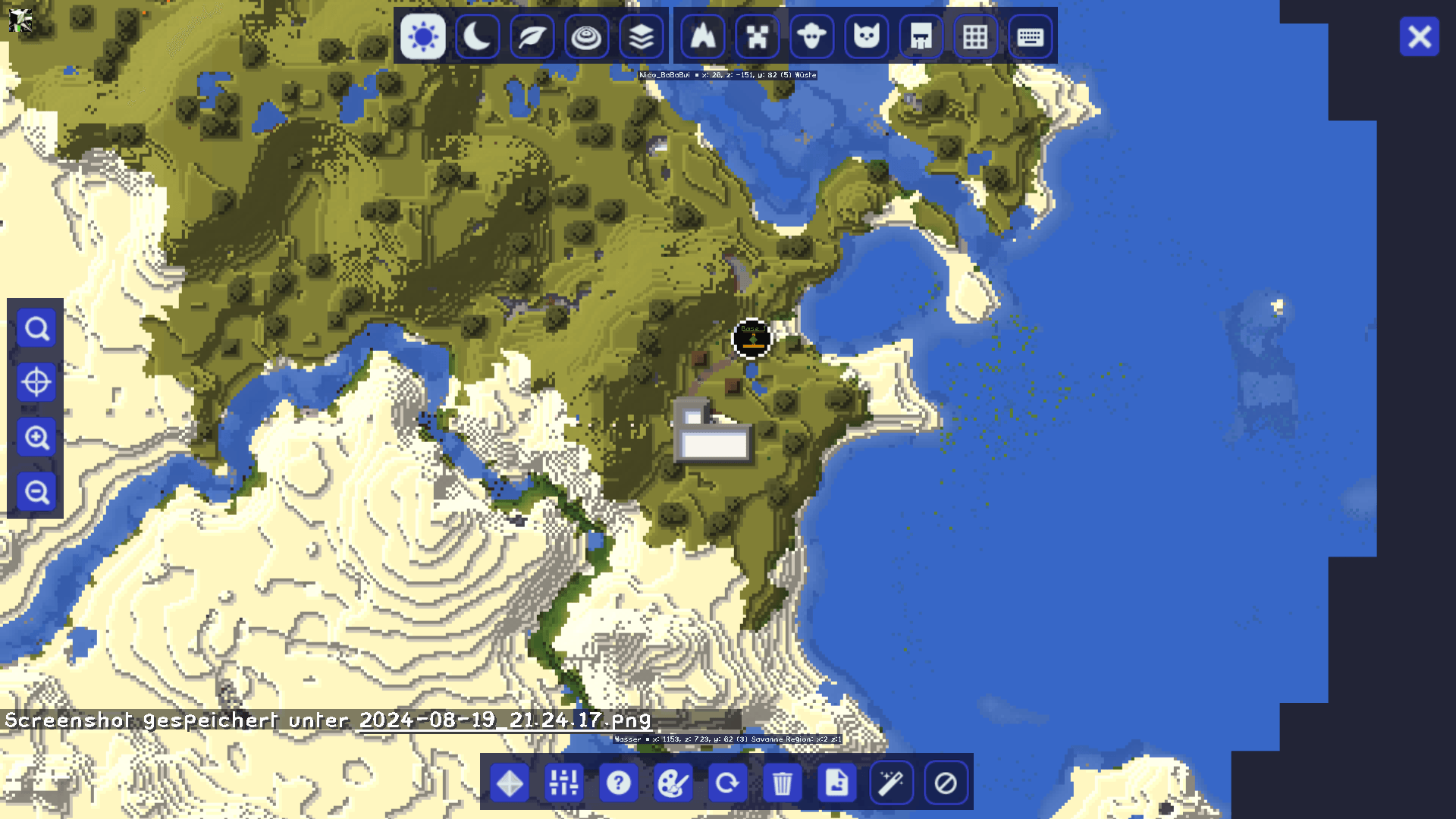This screenshot has height=819, width=1456.
Task: Switch to Night mode view
Action: [477, 36]
